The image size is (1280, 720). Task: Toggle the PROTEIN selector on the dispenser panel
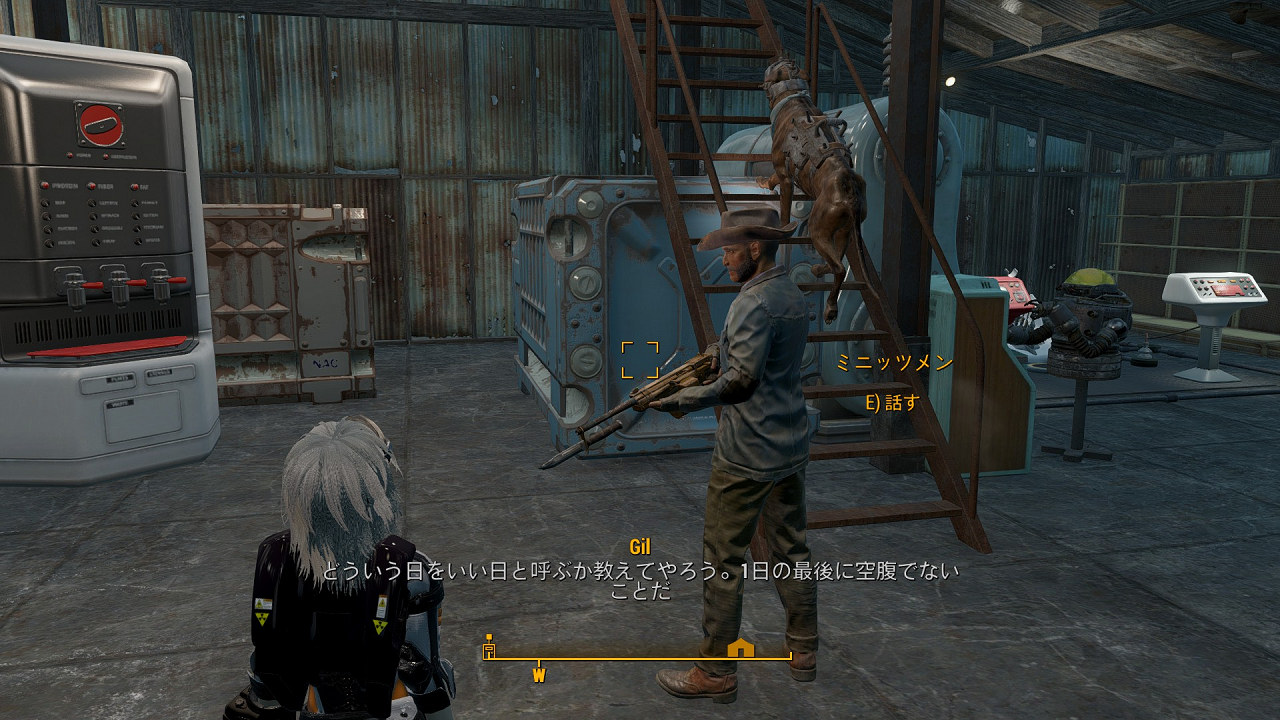44,184
